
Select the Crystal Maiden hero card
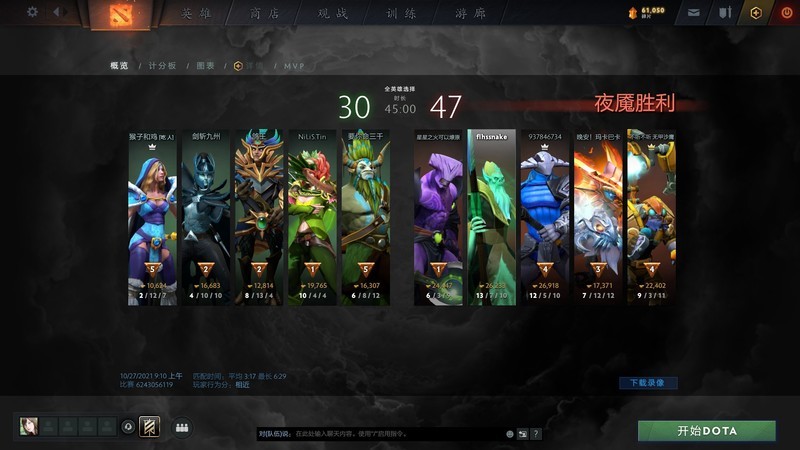click(153, 220)
